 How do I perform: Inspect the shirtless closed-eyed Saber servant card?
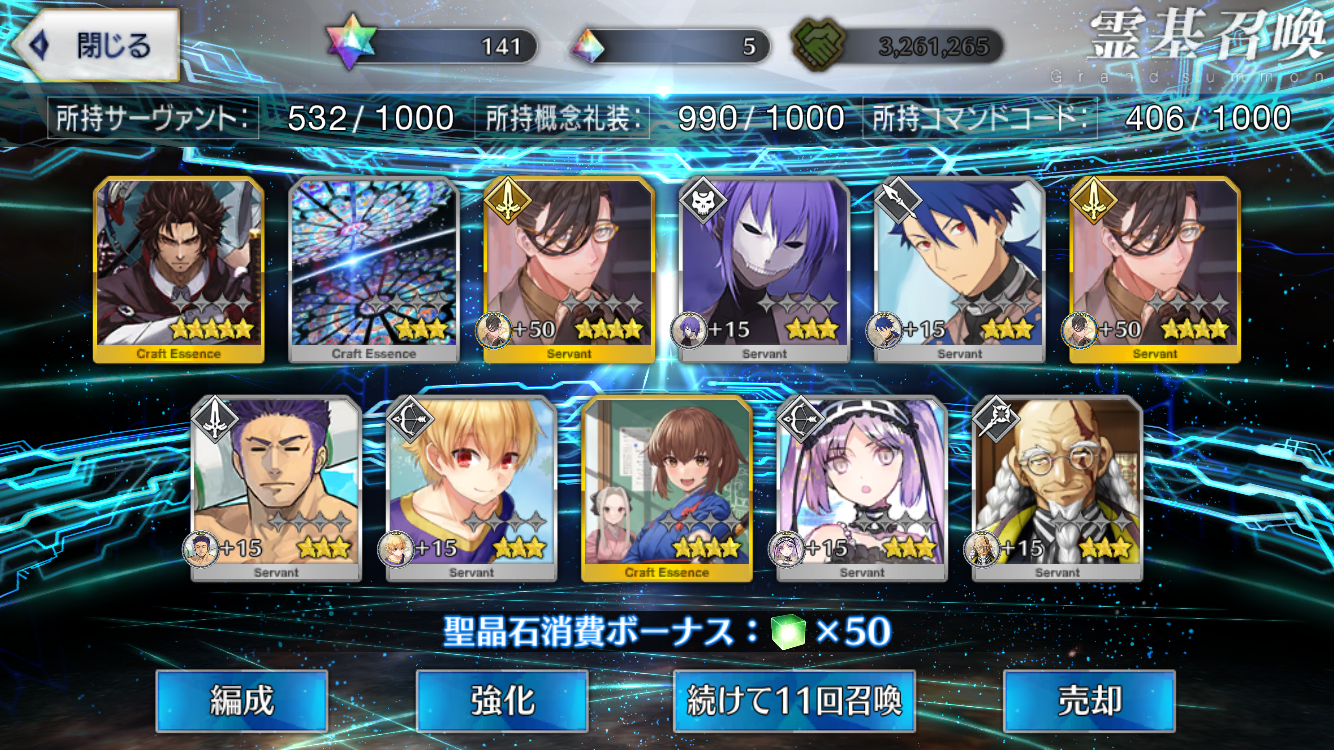[x=276, y=488]
